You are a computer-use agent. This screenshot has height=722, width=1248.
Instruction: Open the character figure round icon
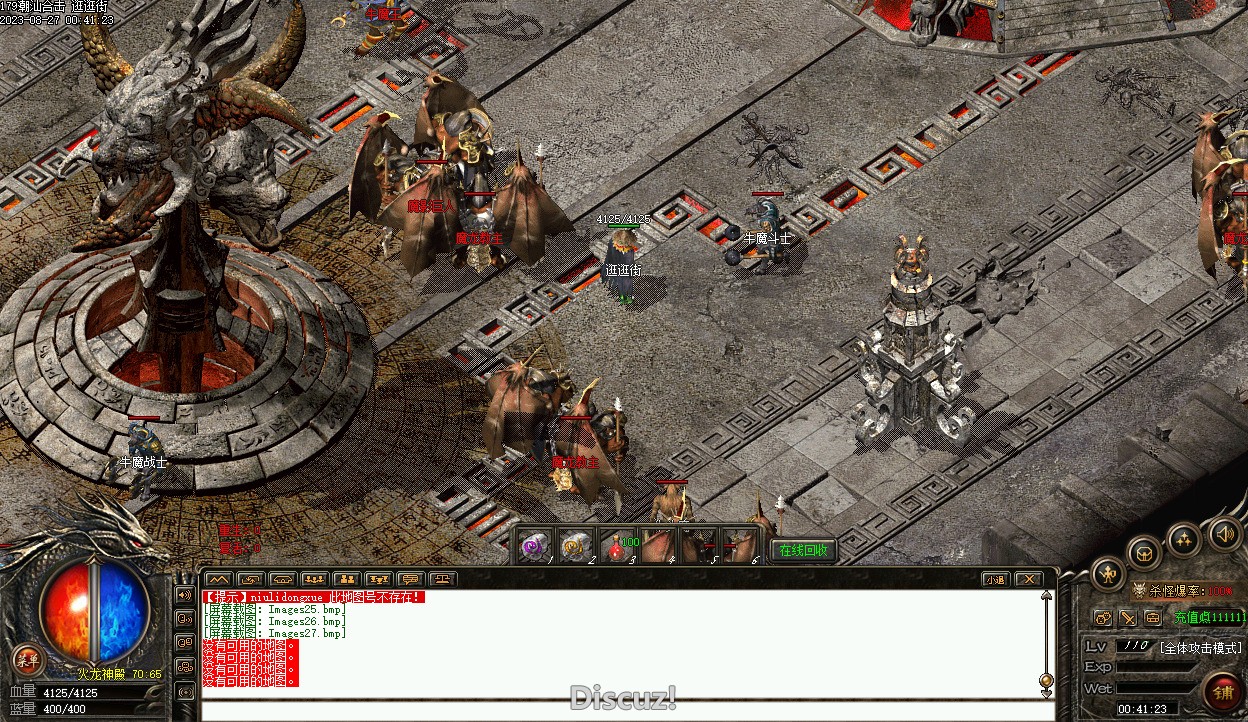pos(1108,573)
